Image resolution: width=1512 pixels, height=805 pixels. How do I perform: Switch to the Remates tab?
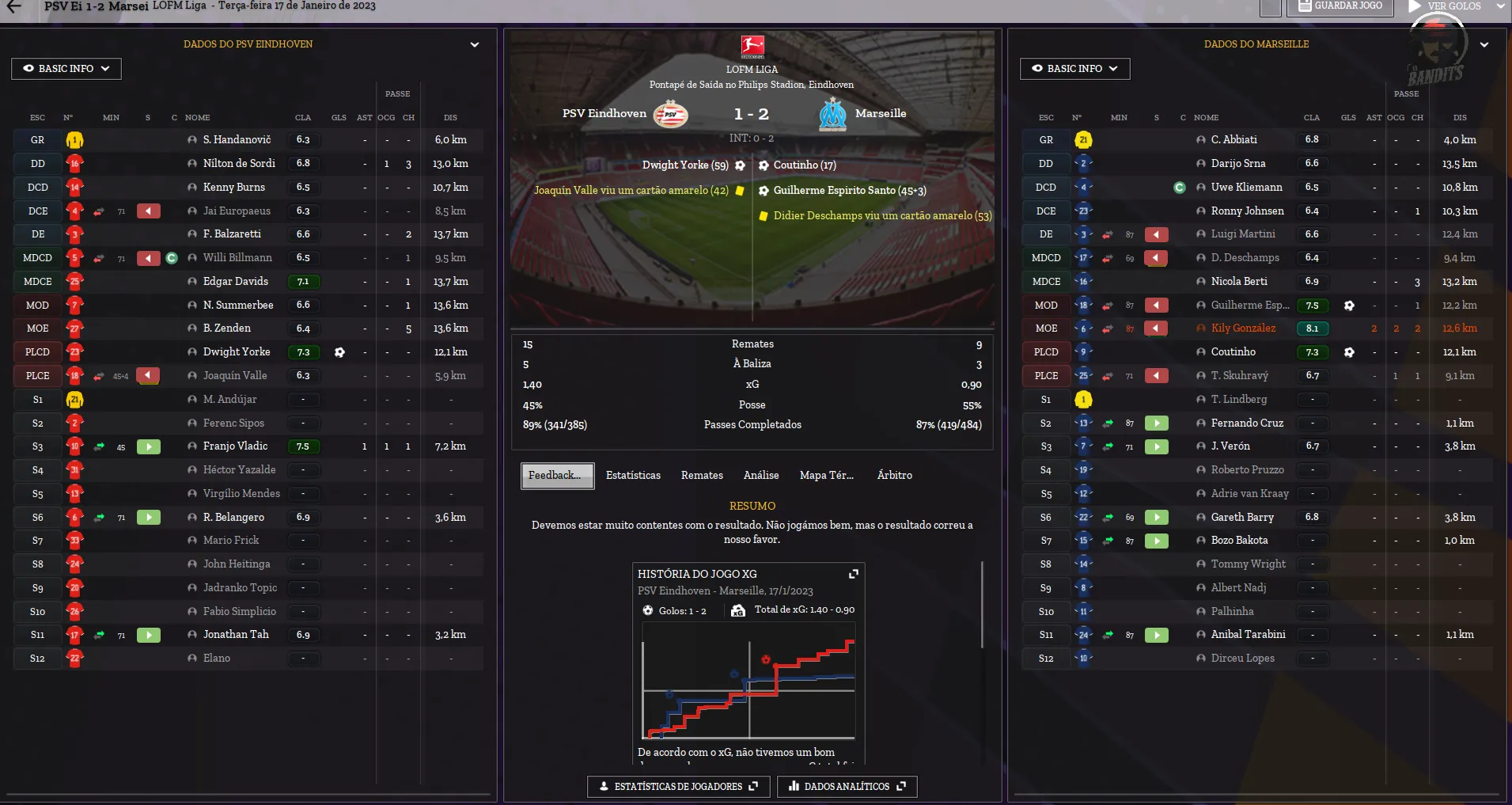click(x=702, y=475)
